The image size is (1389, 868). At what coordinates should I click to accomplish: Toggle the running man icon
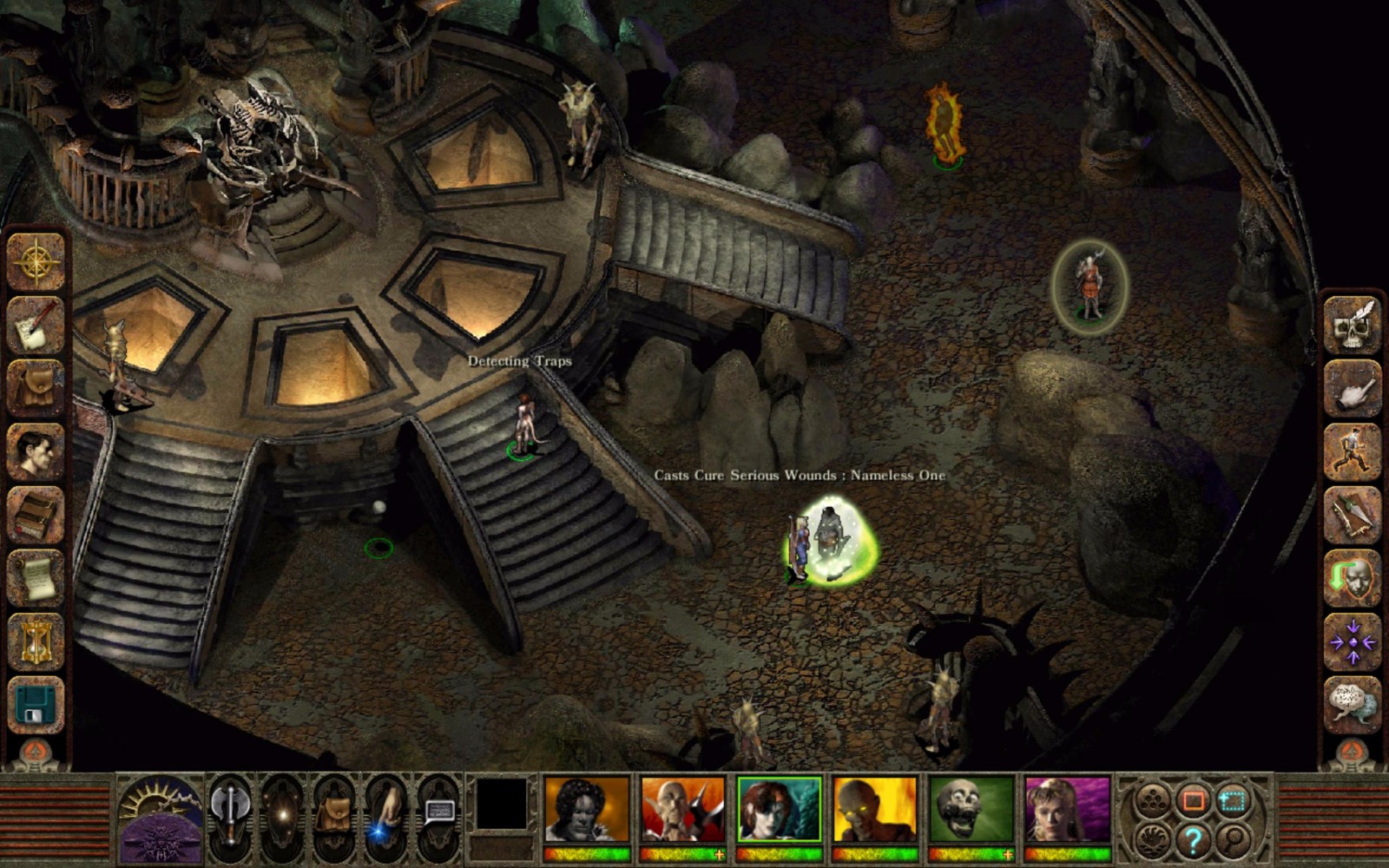pyautogui.click(x=1352, y=451)
